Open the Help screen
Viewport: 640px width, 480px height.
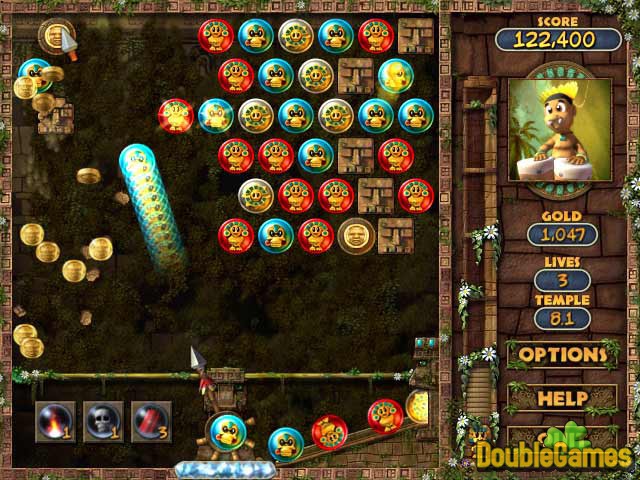point(562,398)
